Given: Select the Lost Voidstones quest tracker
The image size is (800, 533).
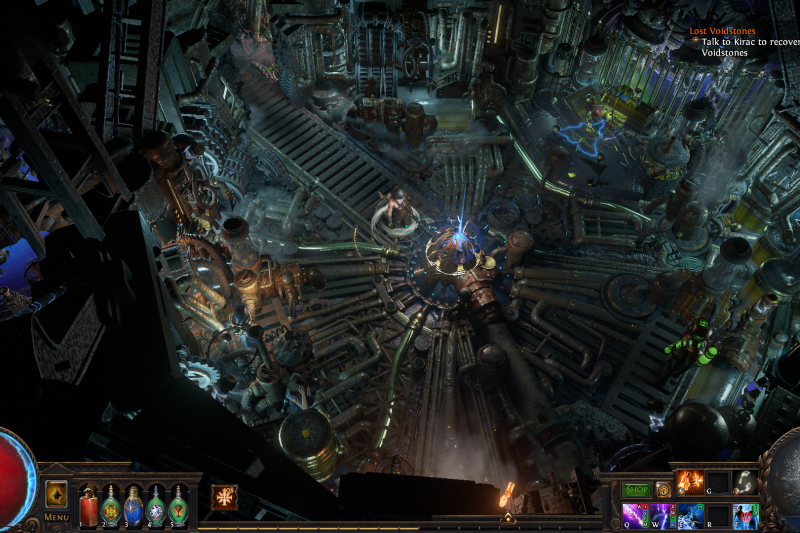Looking at the screenshot, I should point(722,31).
